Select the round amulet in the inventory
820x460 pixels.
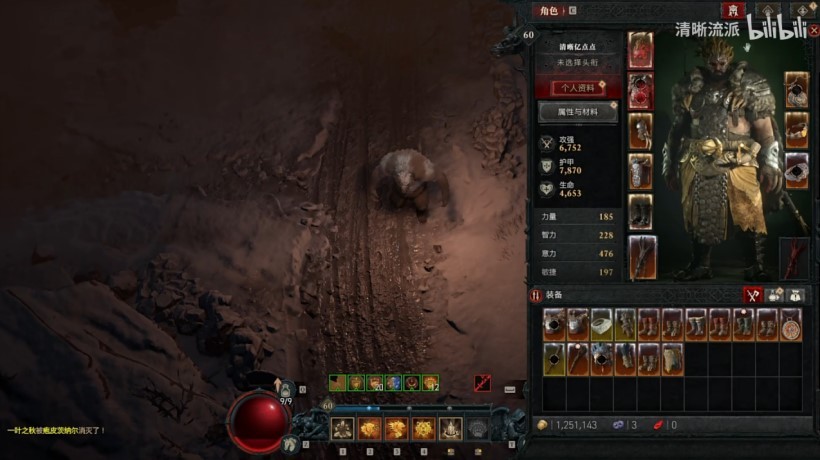(791, 324)
